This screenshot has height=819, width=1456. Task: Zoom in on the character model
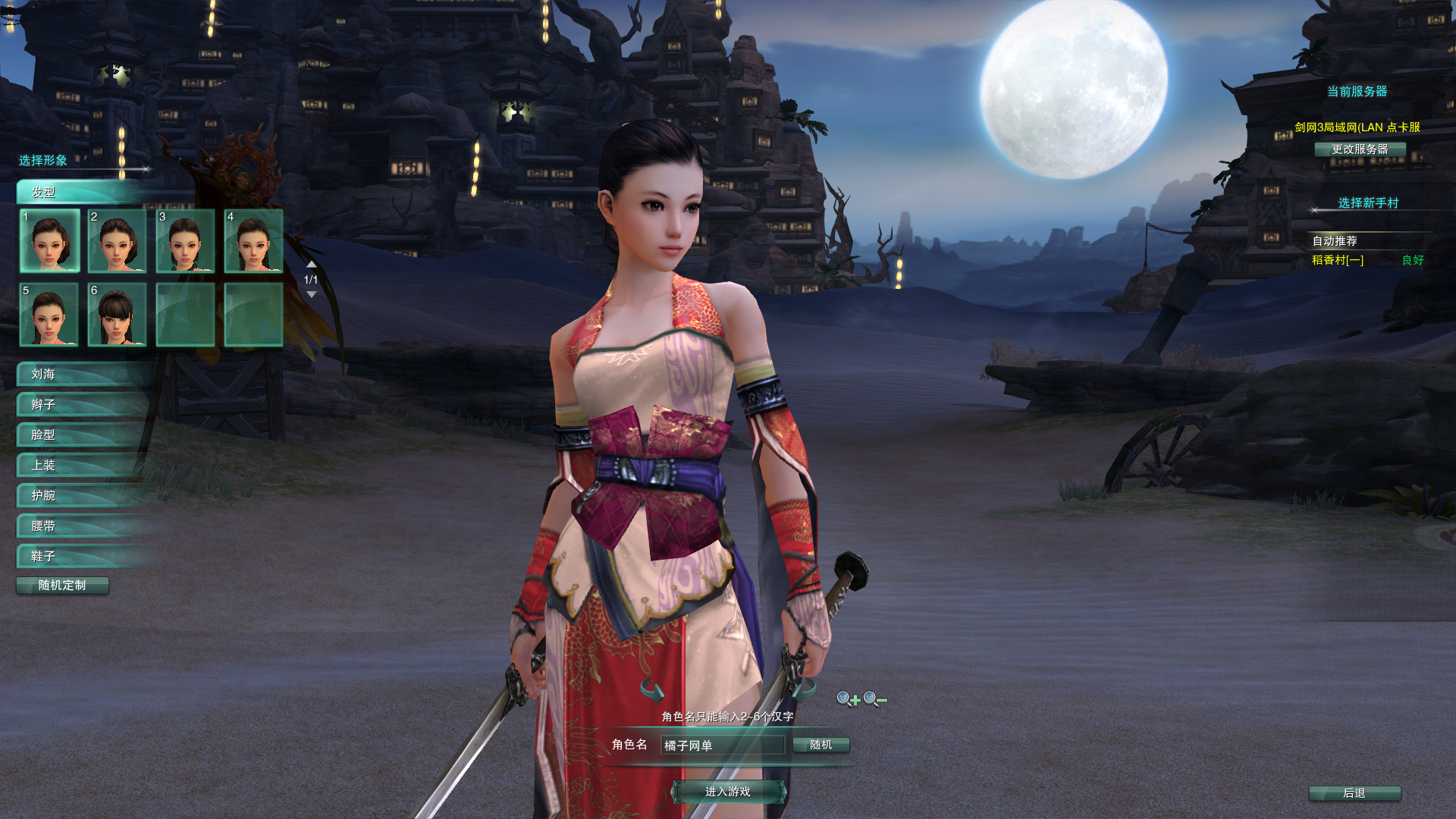[848, 699]
